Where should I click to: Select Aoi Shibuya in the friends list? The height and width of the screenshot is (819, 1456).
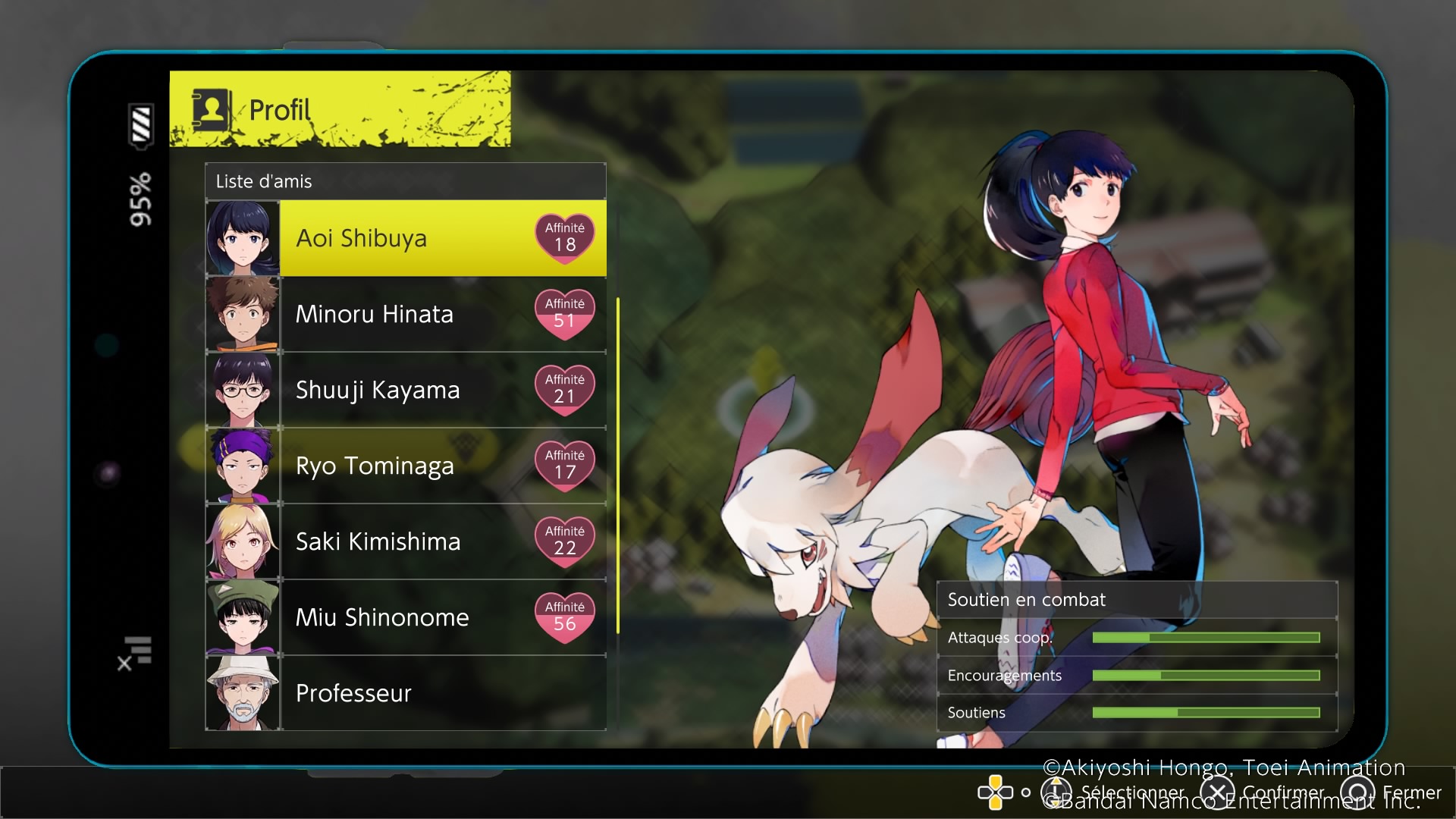(406, 238)
